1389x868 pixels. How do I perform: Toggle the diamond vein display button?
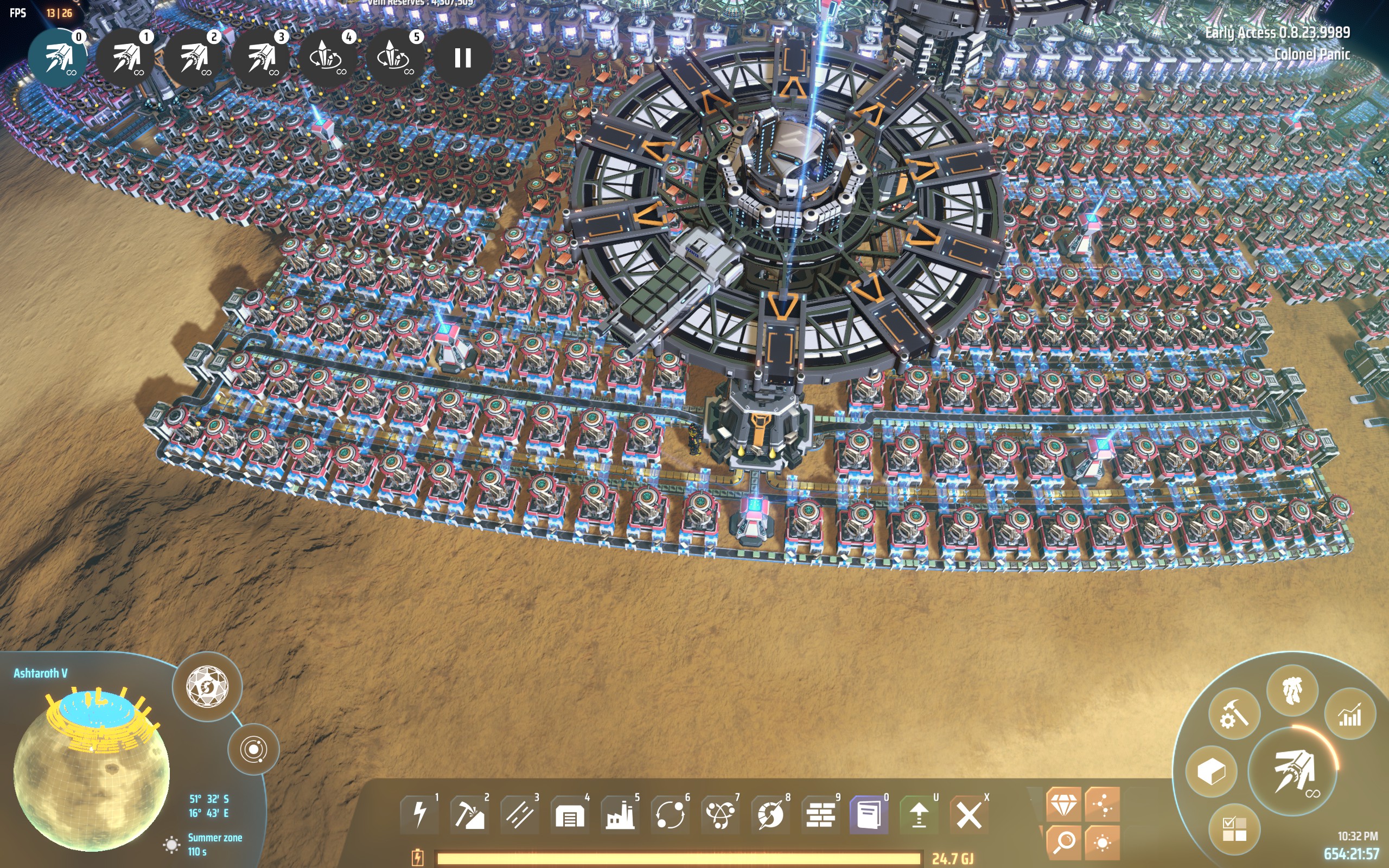pos(1063,805)
